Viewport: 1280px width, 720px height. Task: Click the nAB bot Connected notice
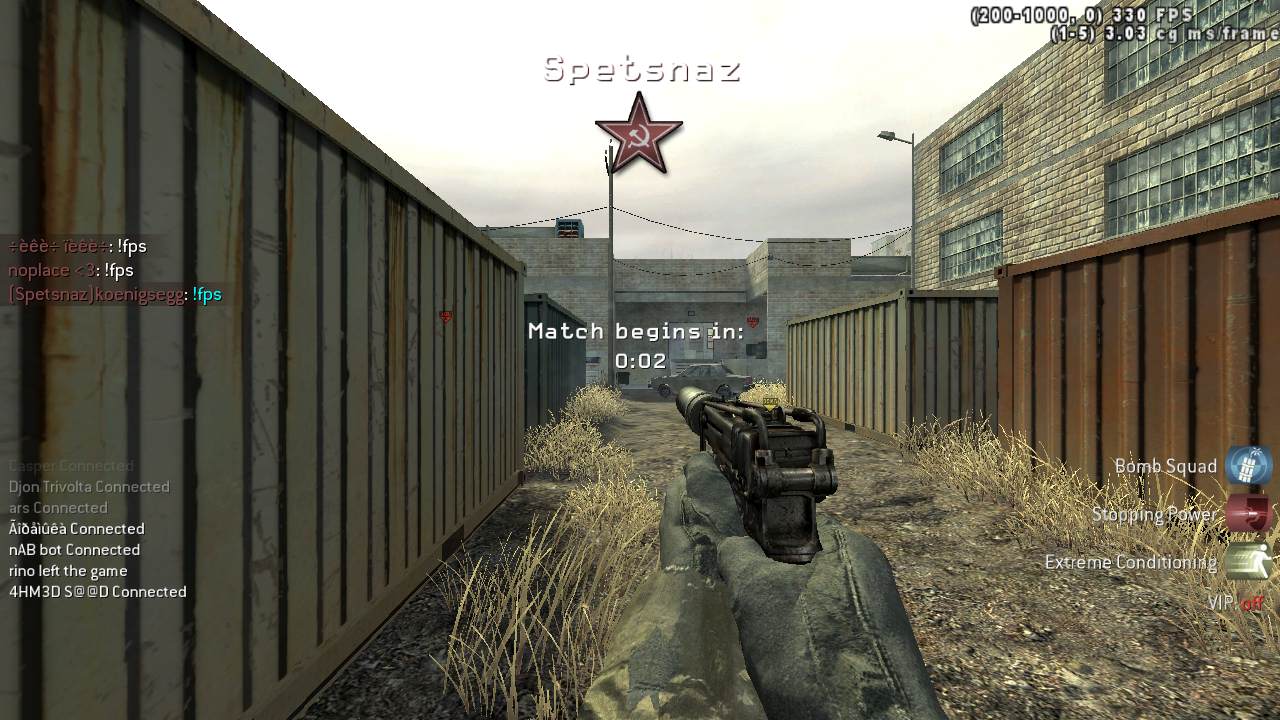click(75, 550)
